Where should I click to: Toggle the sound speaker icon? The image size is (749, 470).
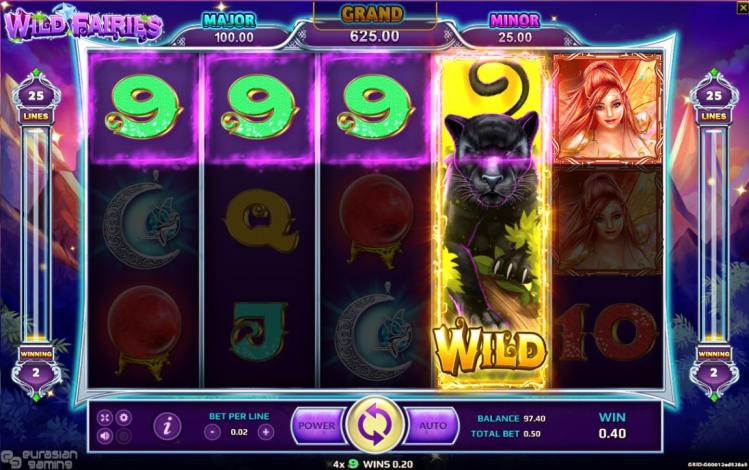[106, 435]
